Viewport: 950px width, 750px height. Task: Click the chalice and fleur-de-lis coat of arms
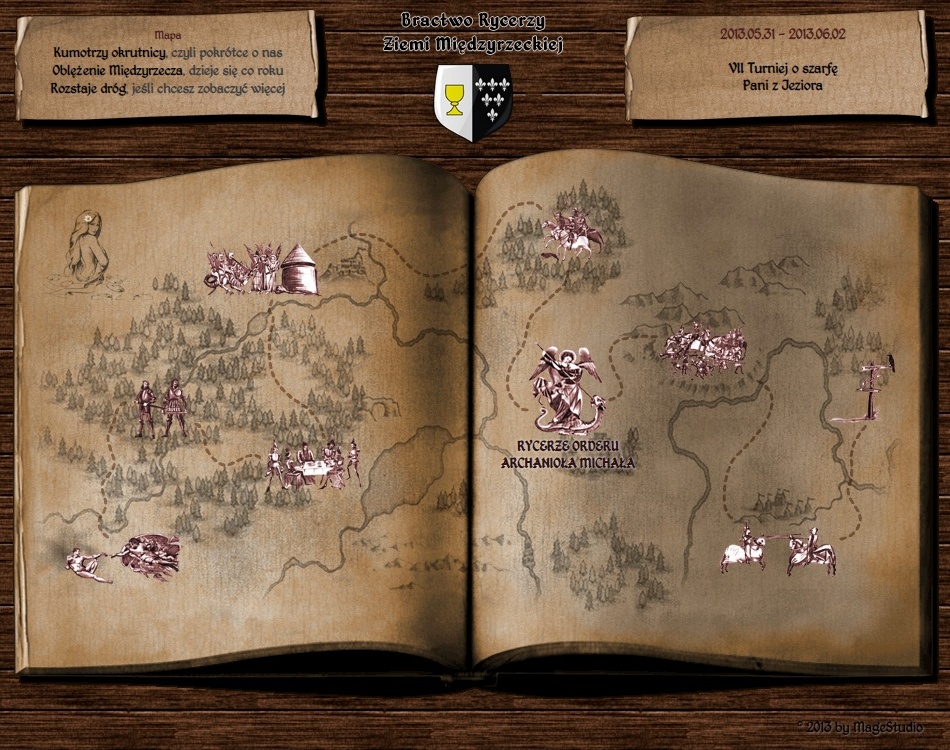473,102
